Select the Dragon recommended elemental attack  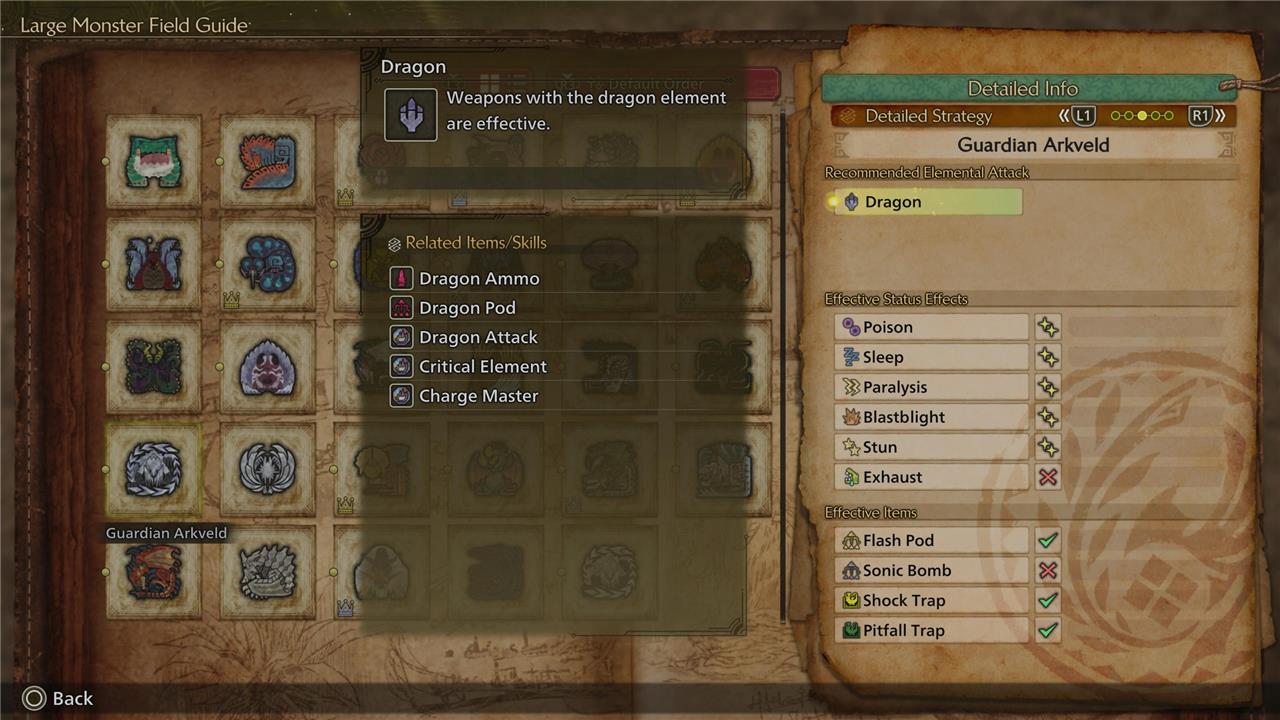pos(927,202)
